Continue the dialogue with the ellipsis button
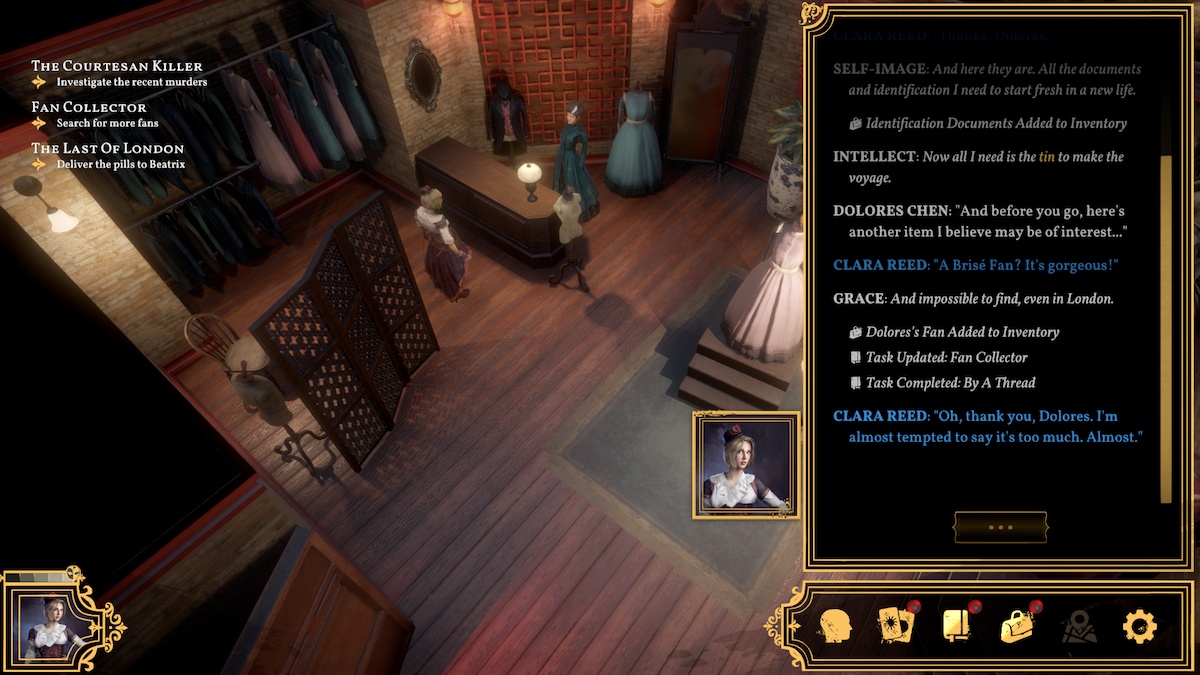 pos(1000,527)
